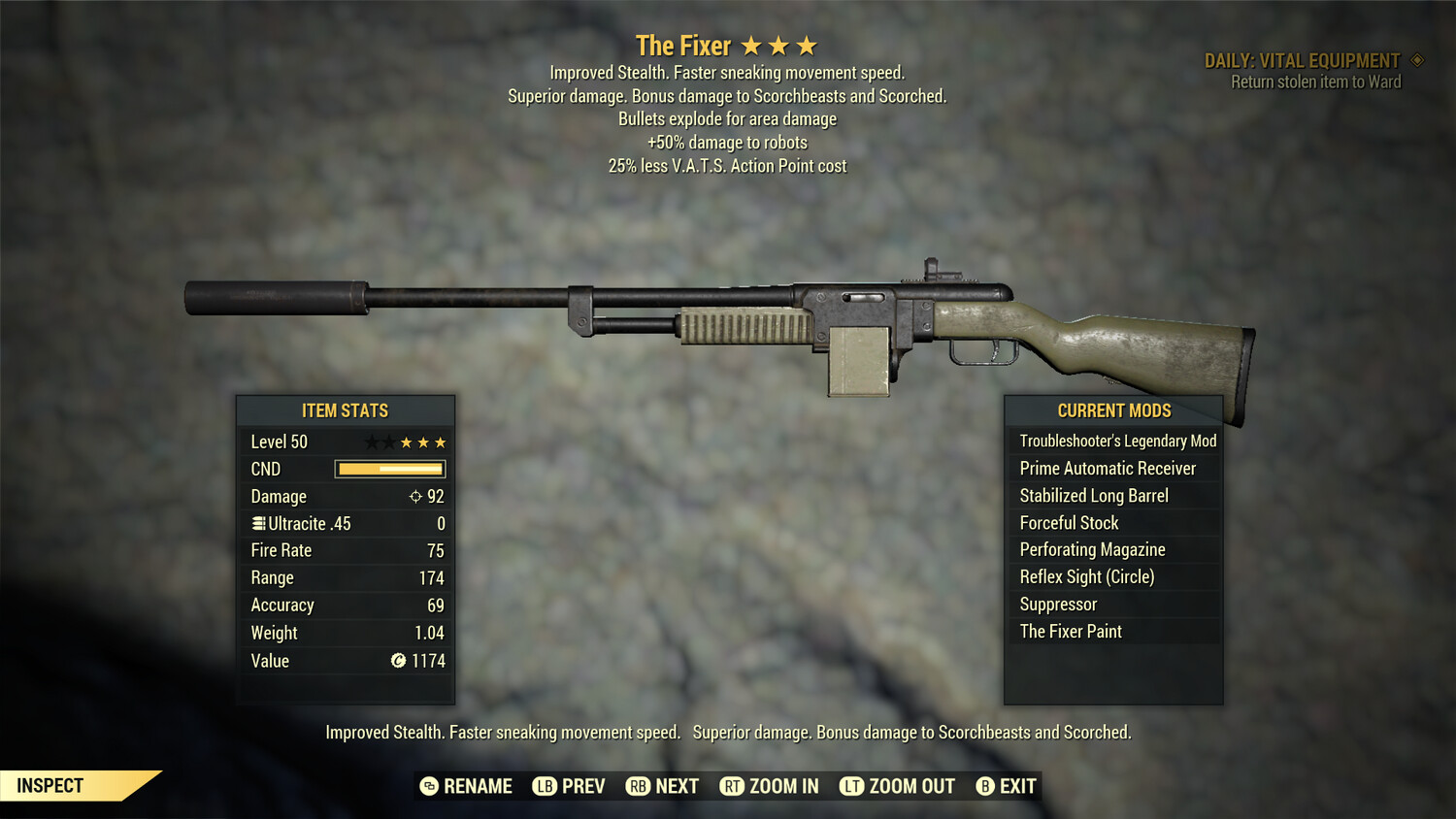Click the RT icon for Zoom In
This screenshot has width=1456, height=819.
[x=732, y=786]
